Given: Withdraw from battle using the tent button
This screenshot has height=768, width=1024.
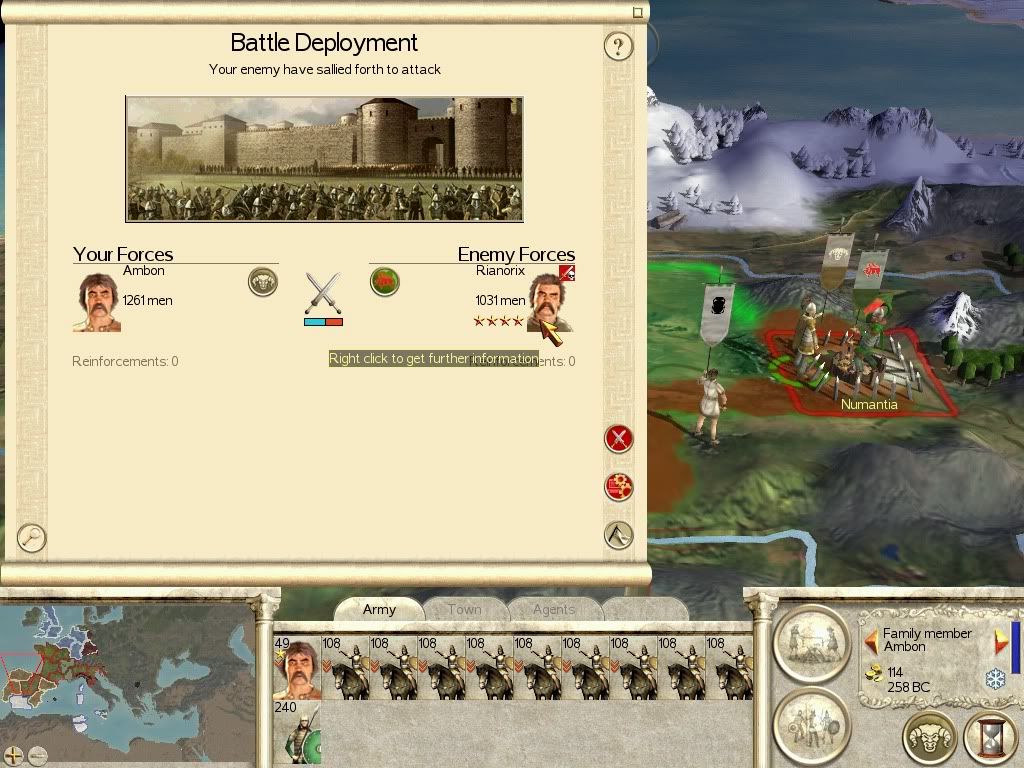Looking at the screenshot, I should [619, 535].
